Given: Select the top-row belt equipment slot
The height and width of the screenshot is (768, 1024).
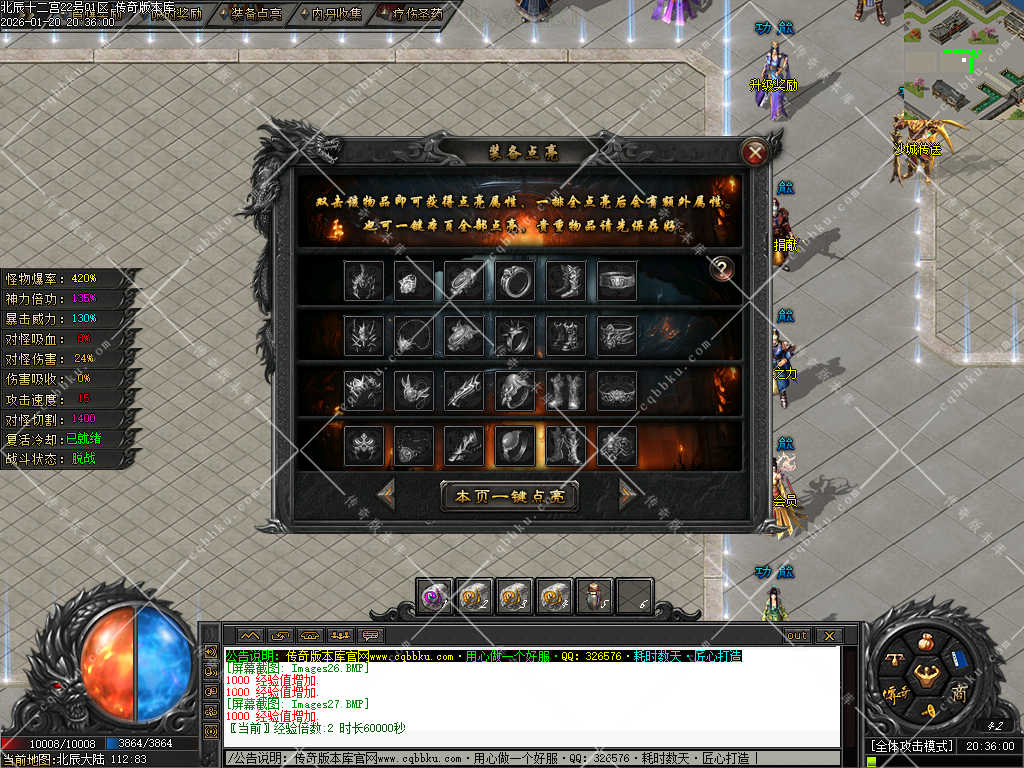Looking at the screenshot, I should click(616, 281).
